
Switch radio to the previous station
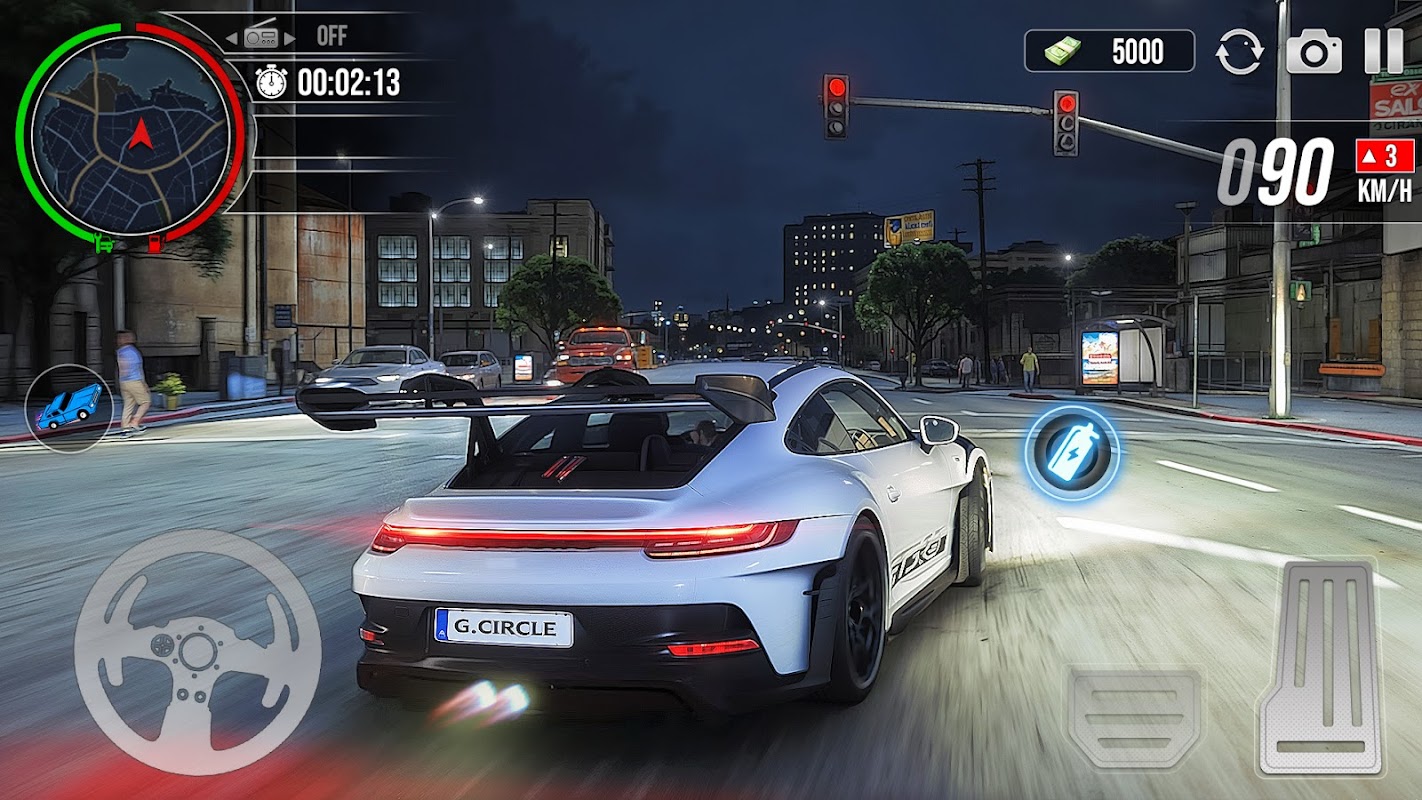[x=231, y=38]
